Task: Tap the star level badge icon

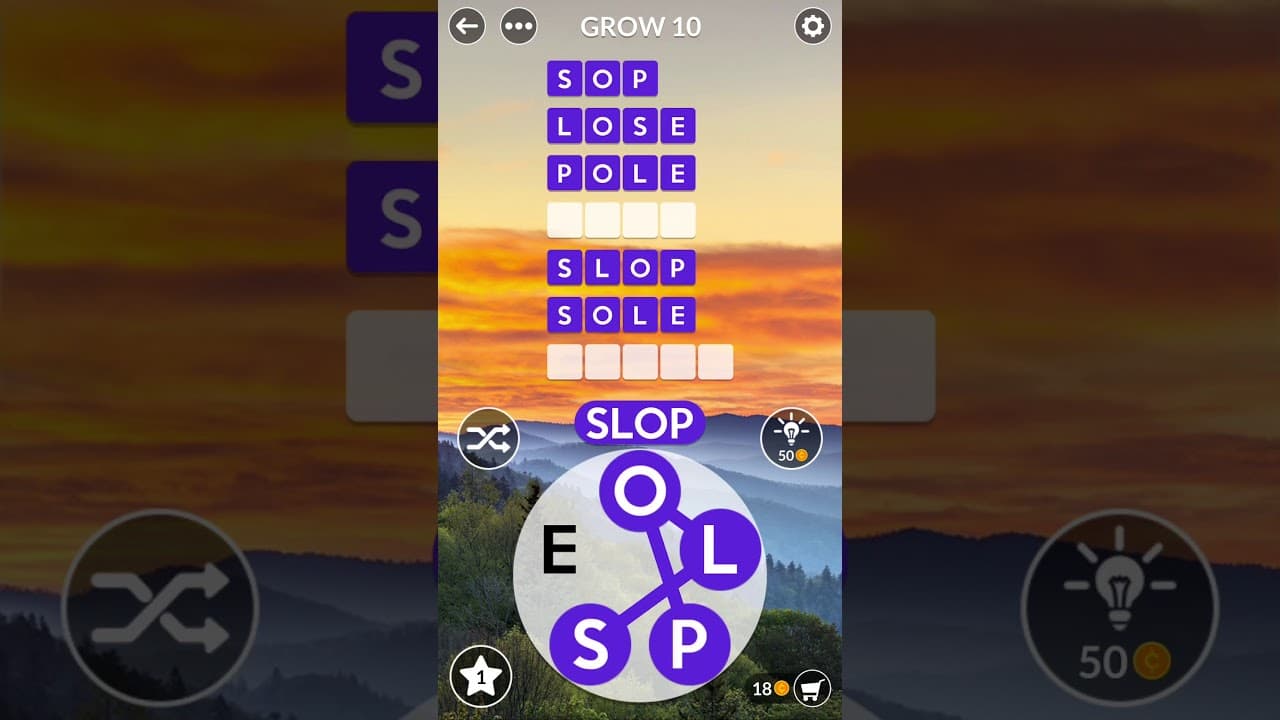Action: [x=480, y=677]
